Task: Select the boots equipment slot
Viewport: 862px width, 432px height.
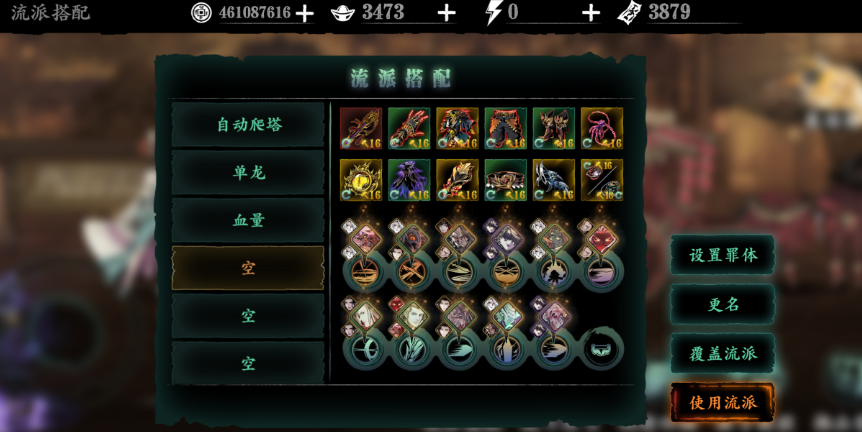Action: click(553, 129)
